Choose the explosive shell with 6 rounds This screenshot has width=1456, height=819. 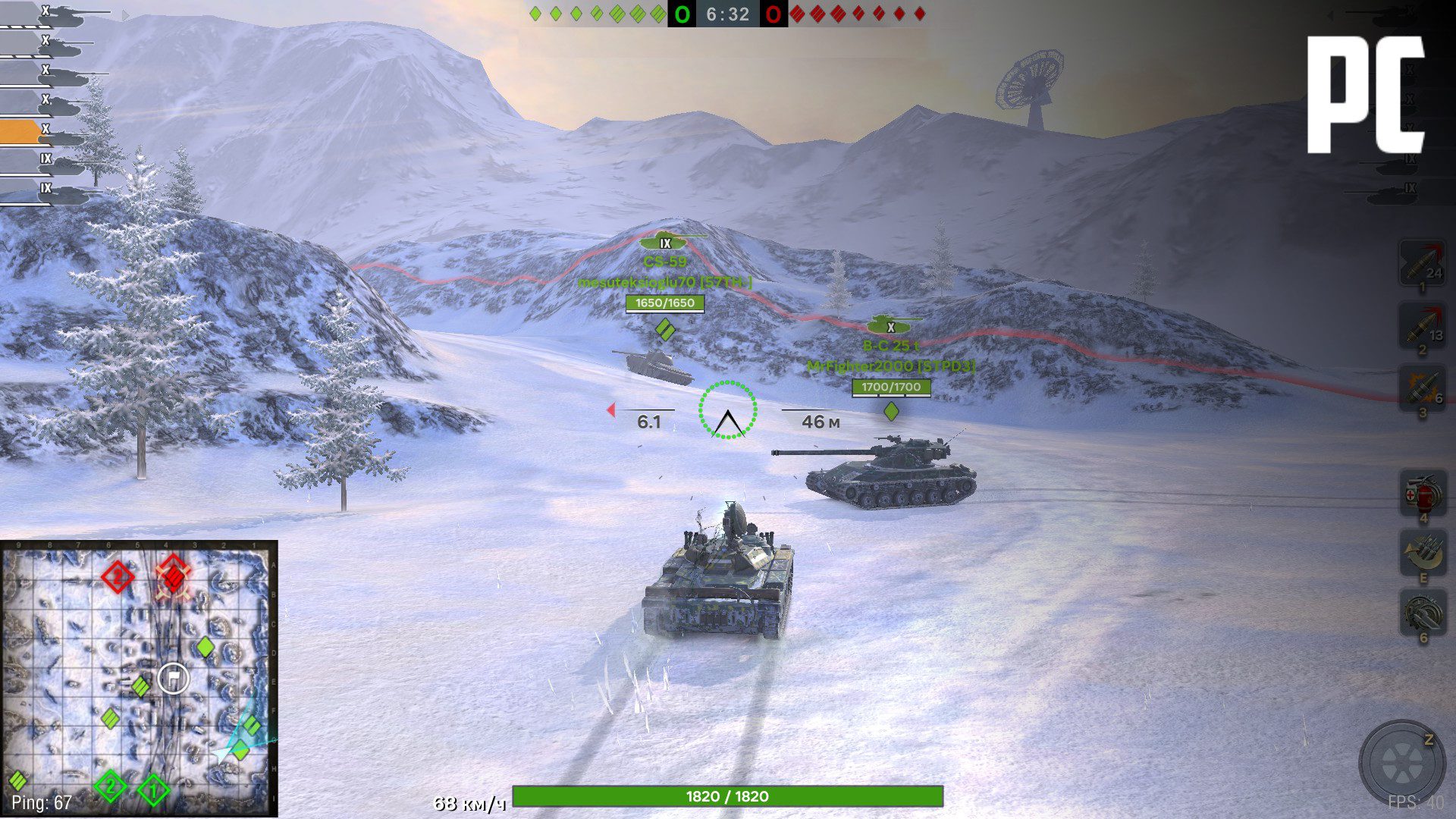click(x=1422, y=388)
